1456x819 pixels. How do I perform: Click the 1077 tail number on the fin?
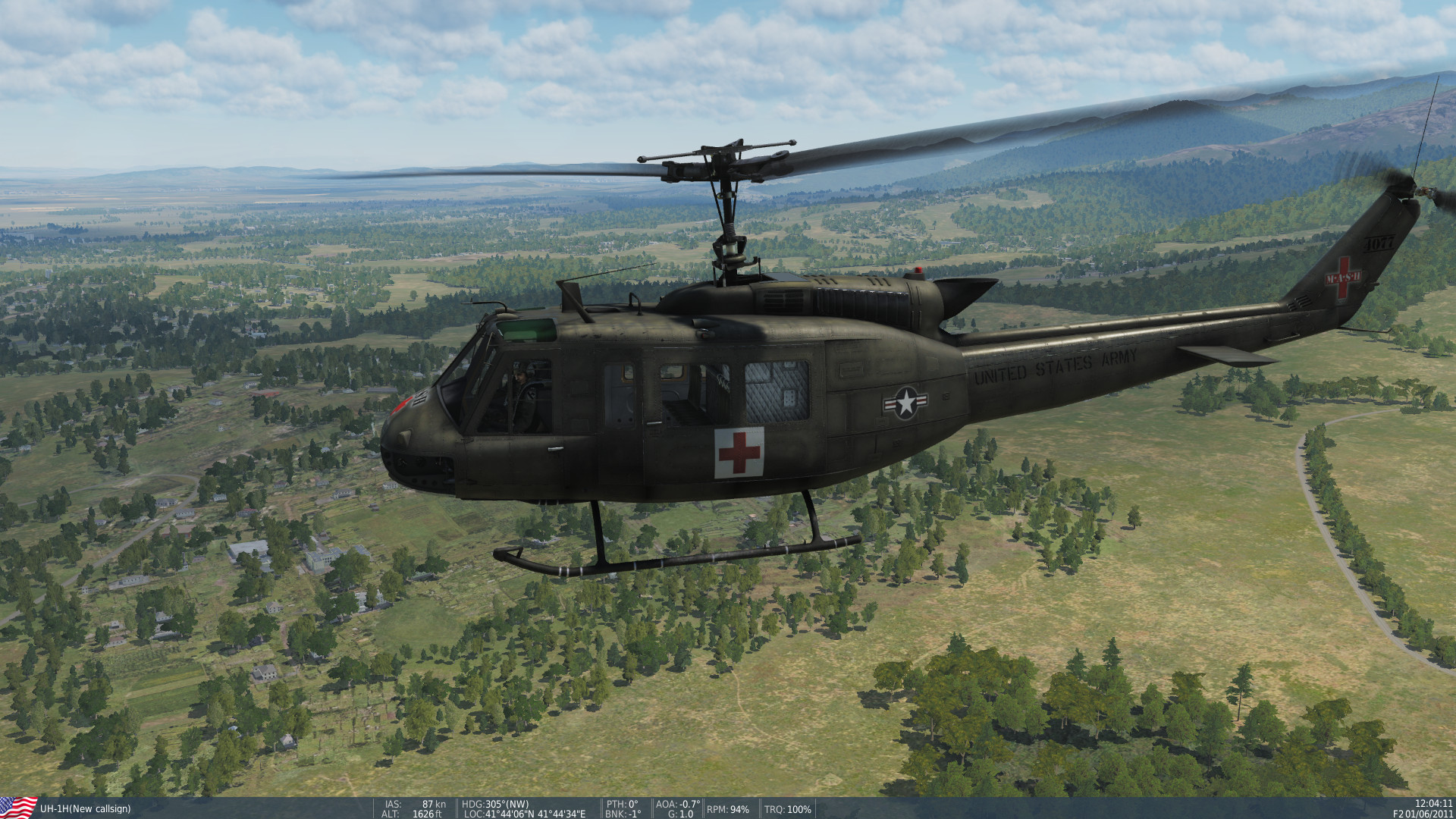[x=1379, y=243]
